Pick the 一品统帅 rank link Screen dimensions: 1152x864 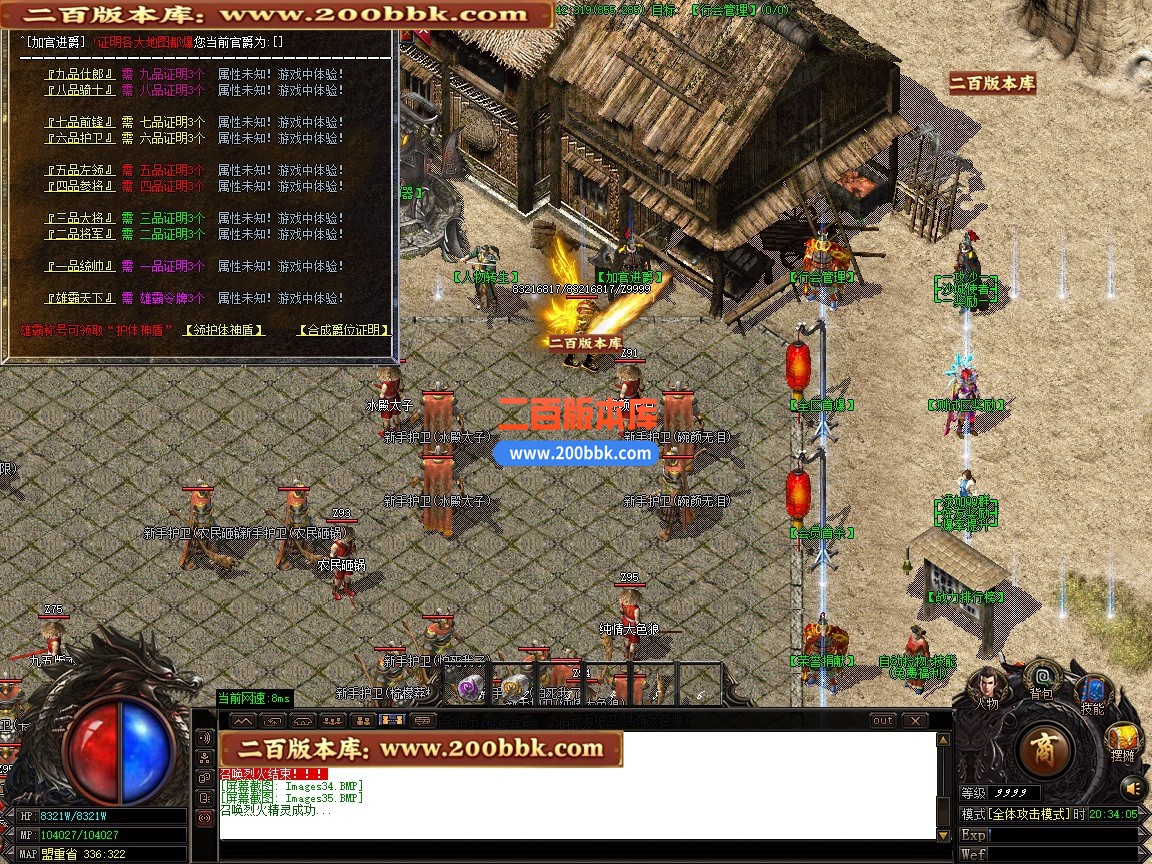[81, 266]
